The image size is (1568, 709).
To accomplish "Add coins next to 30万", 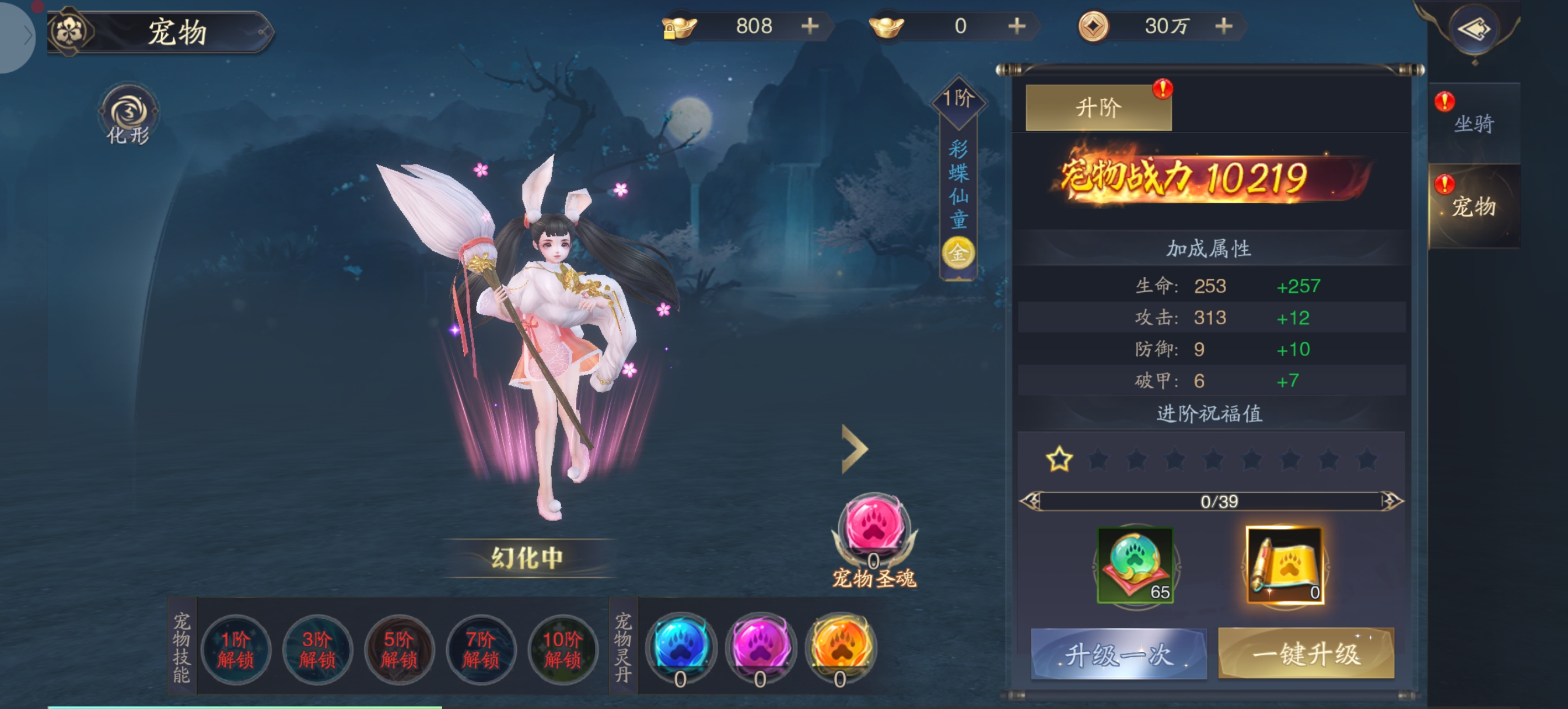I will coord(1223,26).
